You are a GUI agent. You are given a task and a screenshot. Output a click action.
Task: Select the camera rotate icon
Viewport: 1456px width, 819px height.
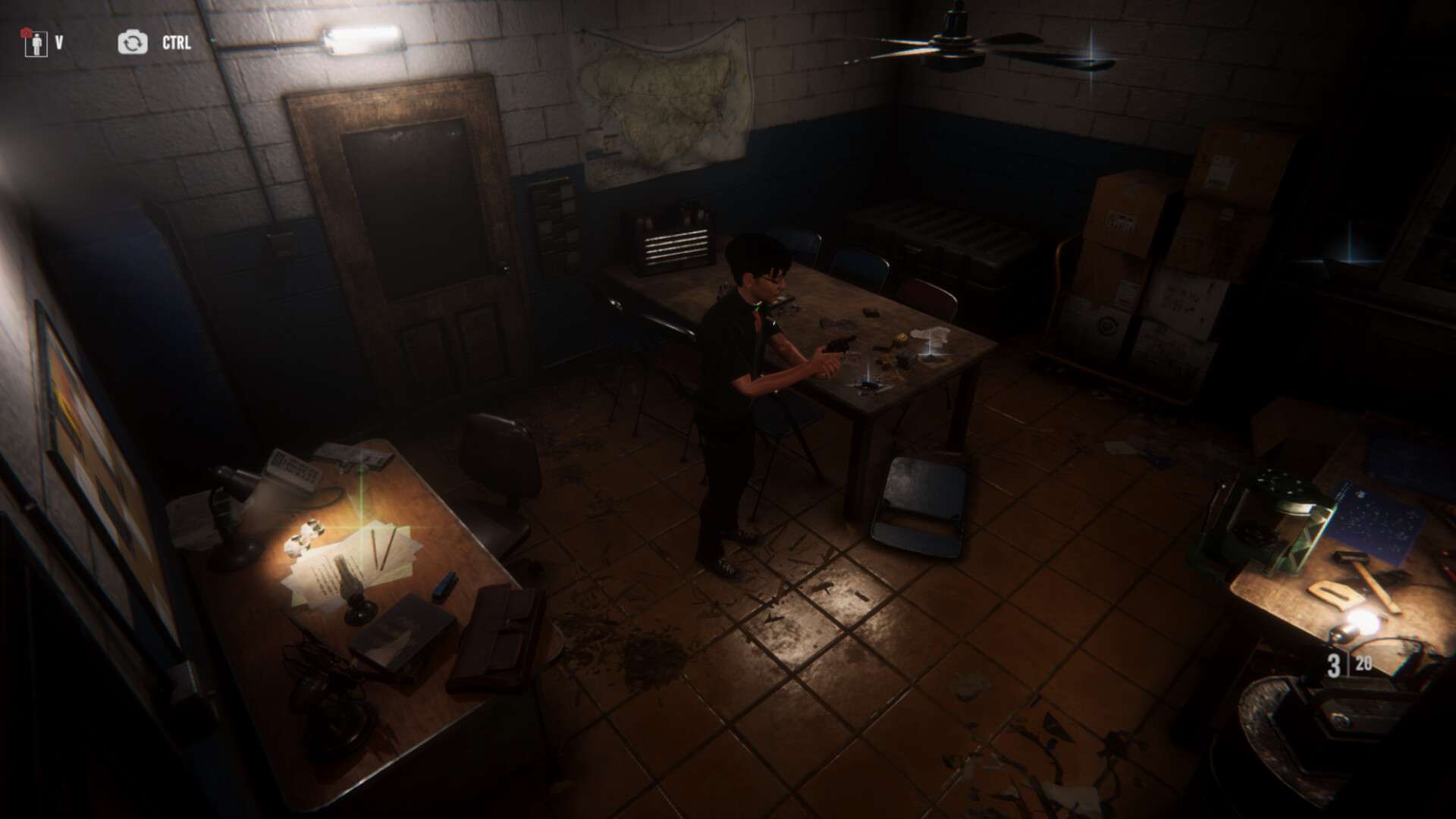(133, 42)
